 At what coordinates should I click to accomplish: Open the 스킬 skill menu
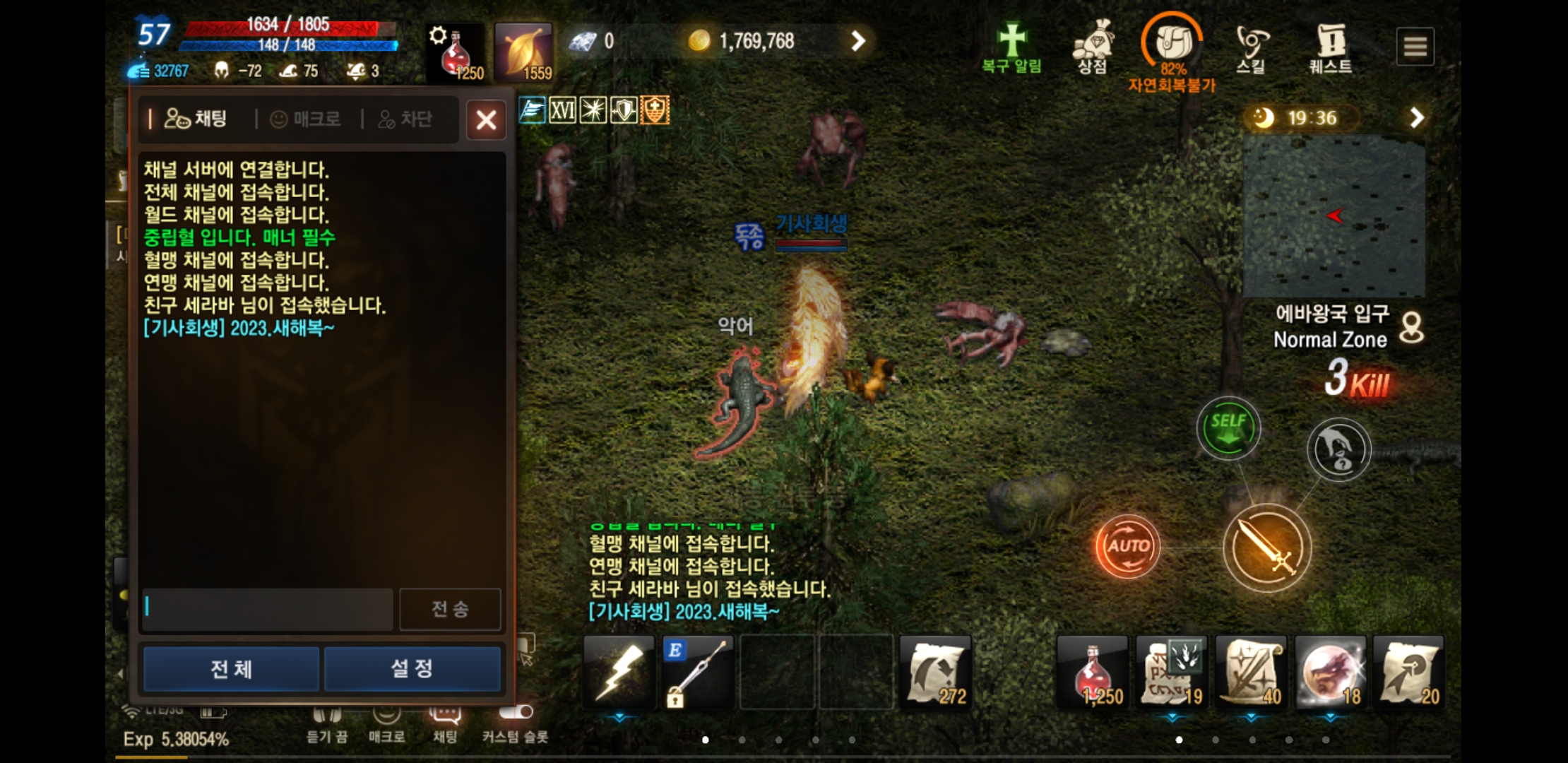pyautogui.click(x=1251, y=47)
